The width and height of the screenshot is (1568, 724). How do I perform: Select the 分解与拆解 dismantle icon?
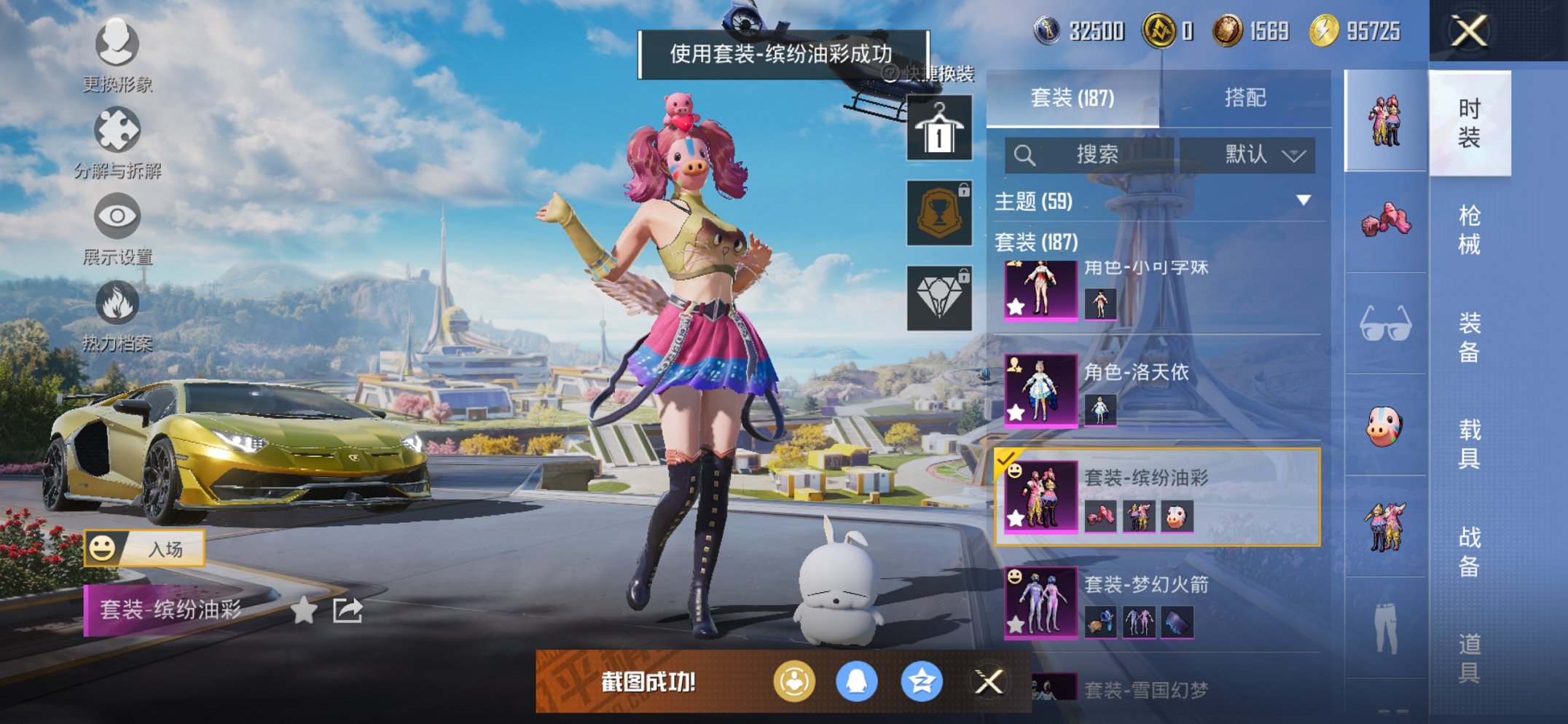[x=117, y=127]
